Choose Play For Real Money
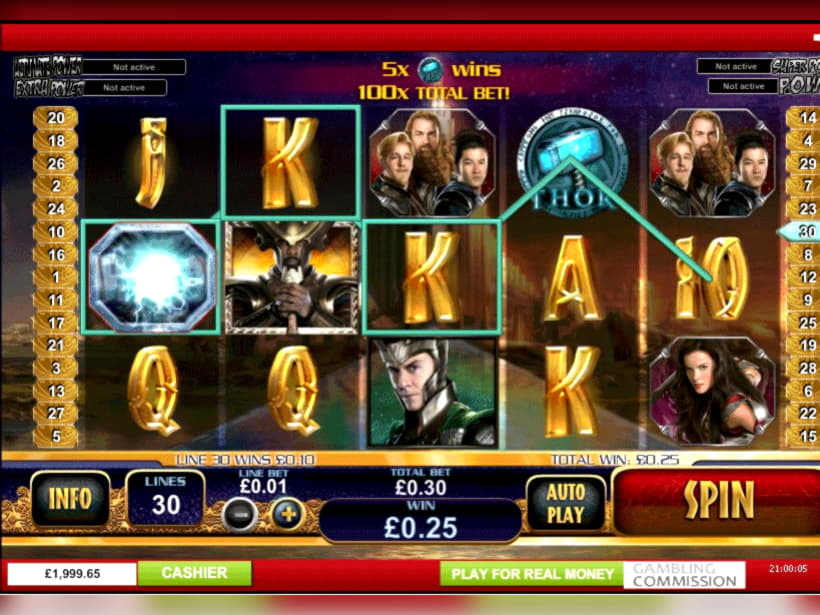 (532, 574)
